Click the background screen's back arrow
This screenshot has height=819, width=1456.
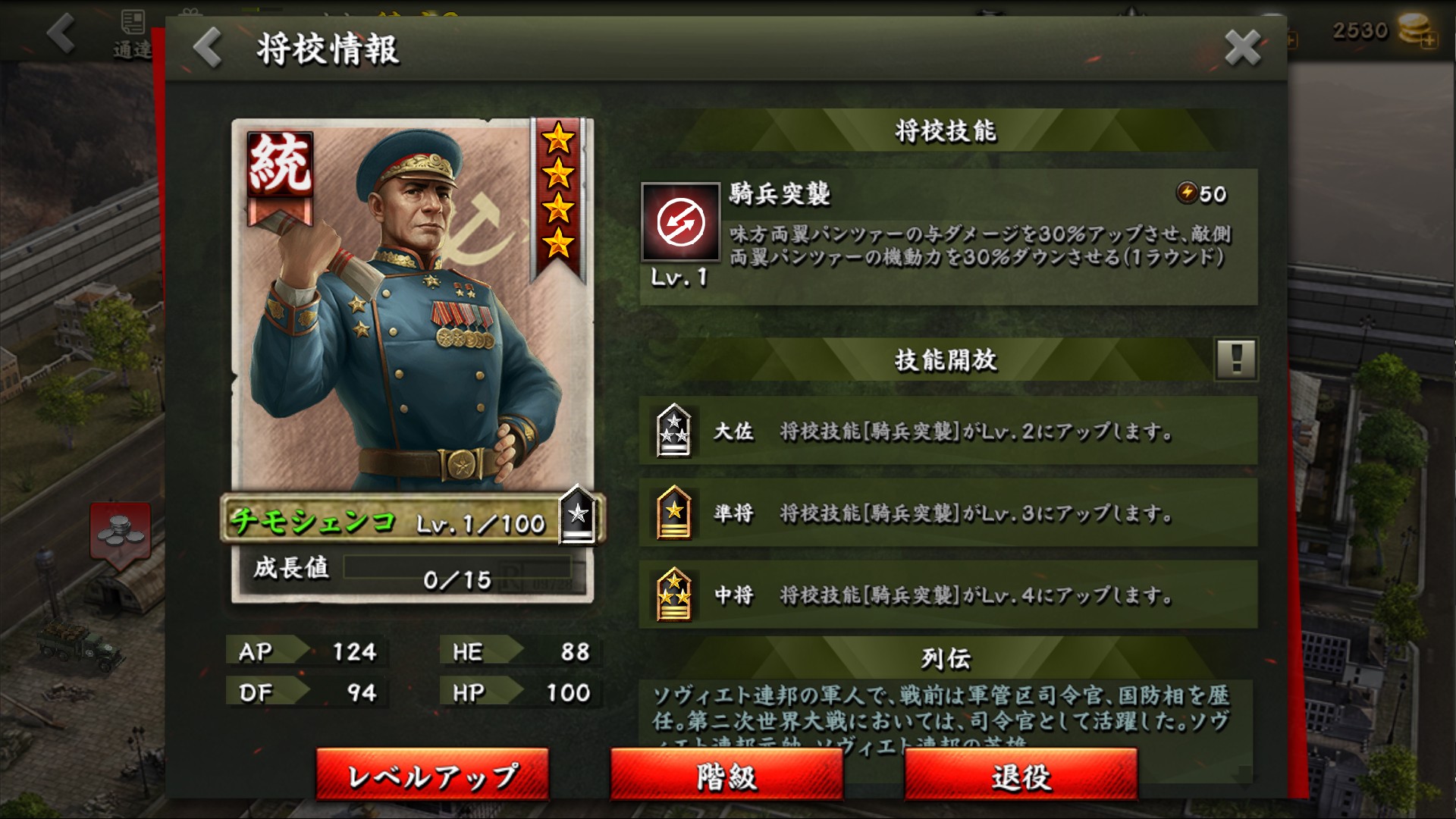coord(61,33)
